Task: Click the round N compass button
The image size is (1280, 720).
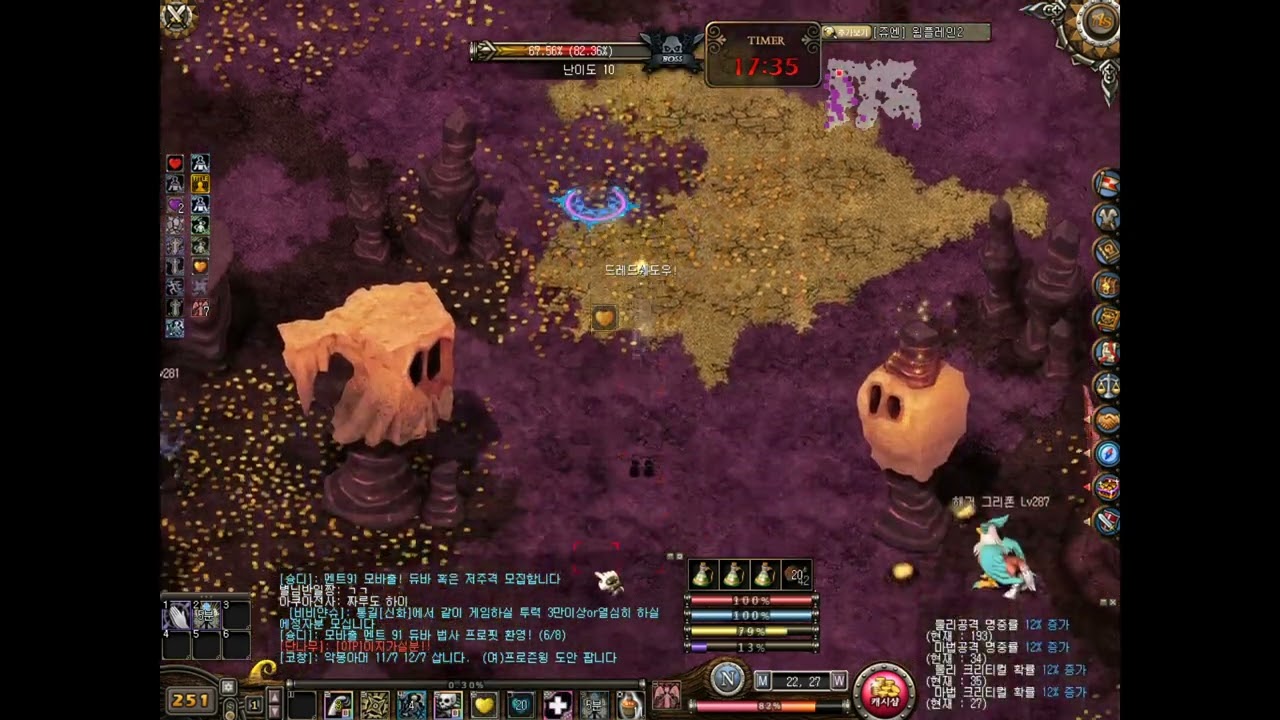Action: [727, 680]
